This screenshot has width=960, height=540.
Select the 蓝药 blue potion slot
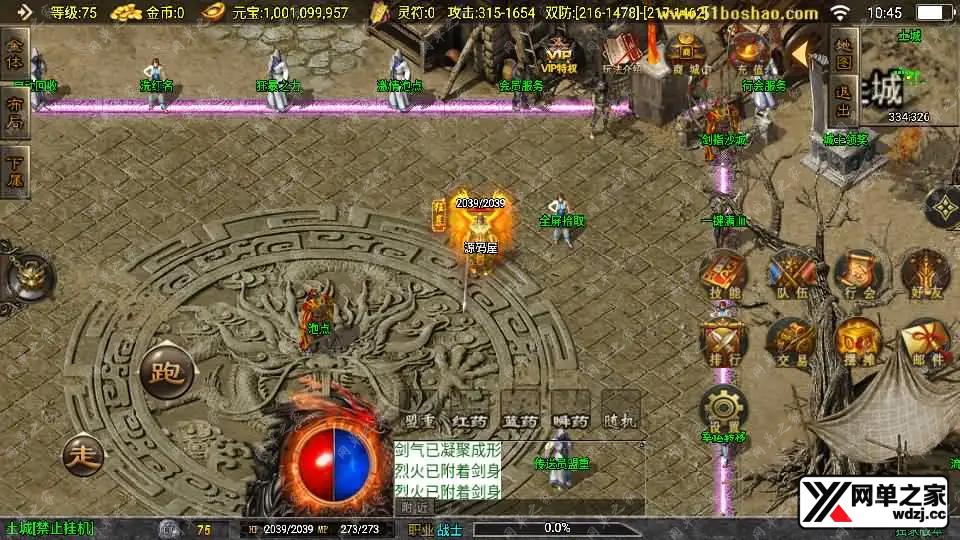520,412
